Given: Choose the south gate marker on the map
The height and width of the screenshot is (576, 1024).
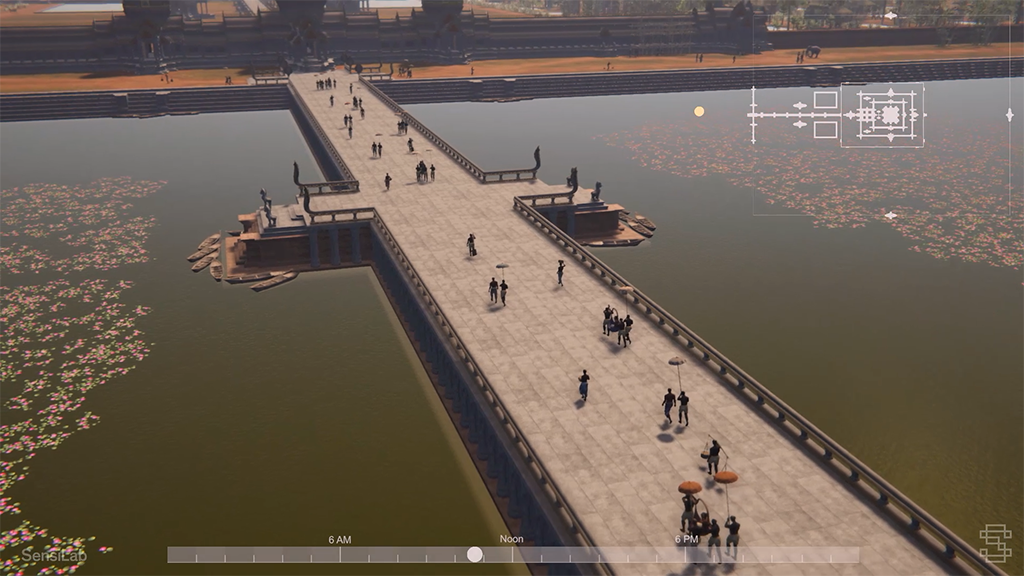Looking at the screenshot, I should click(x=890, y=215).
